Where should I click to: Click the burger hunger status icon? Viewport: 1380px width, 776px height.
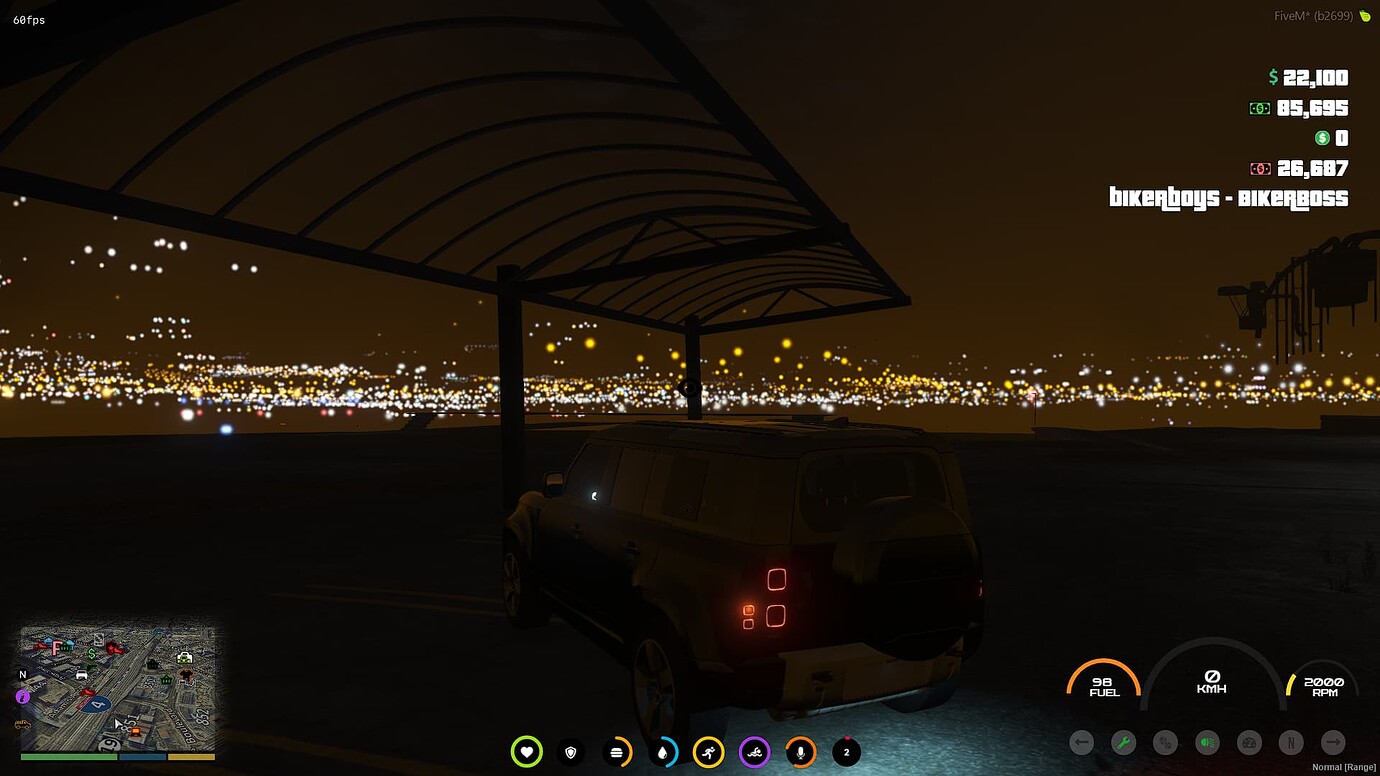pyautogui.click(x=618, y=752)
